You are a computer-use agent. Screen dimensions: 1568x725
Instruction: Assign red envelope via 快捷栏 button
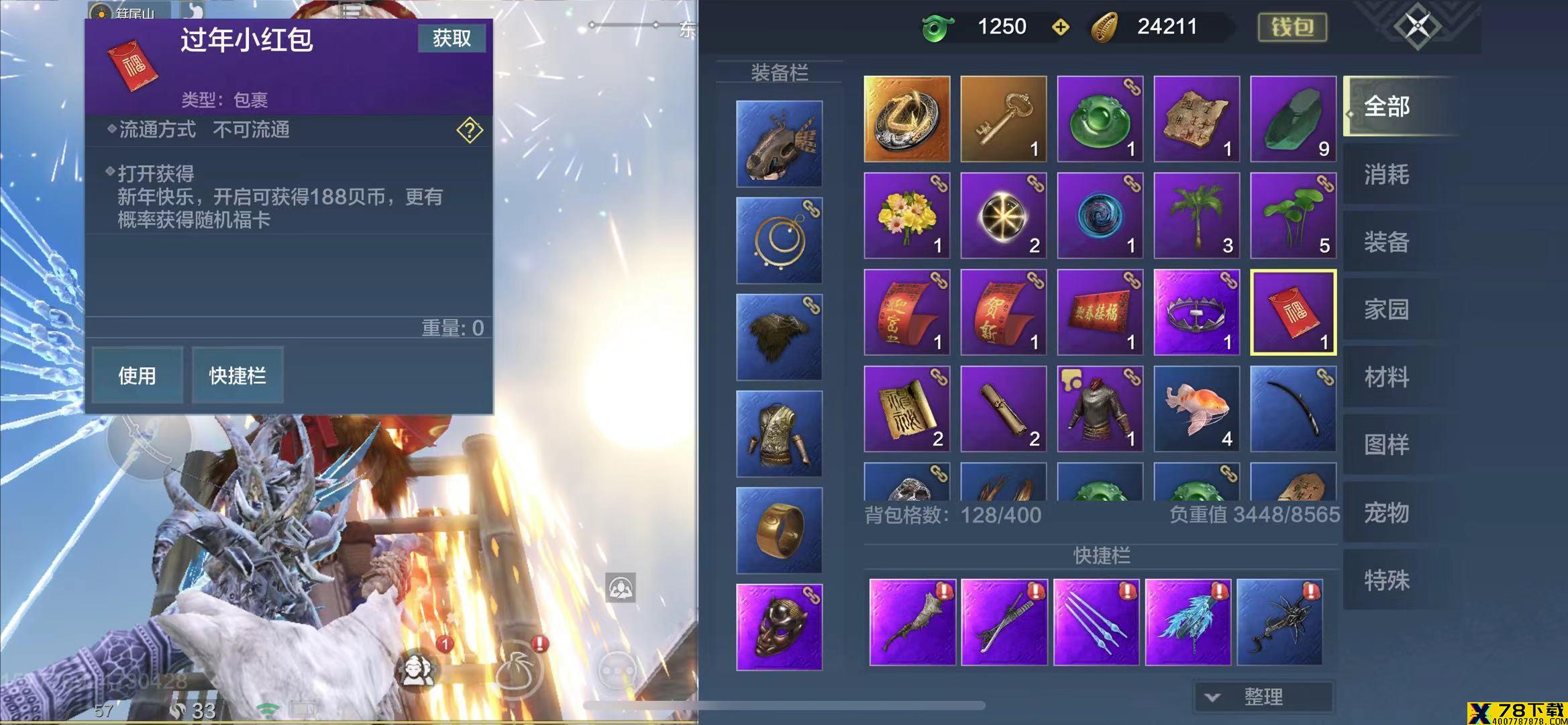click(238, 375)
